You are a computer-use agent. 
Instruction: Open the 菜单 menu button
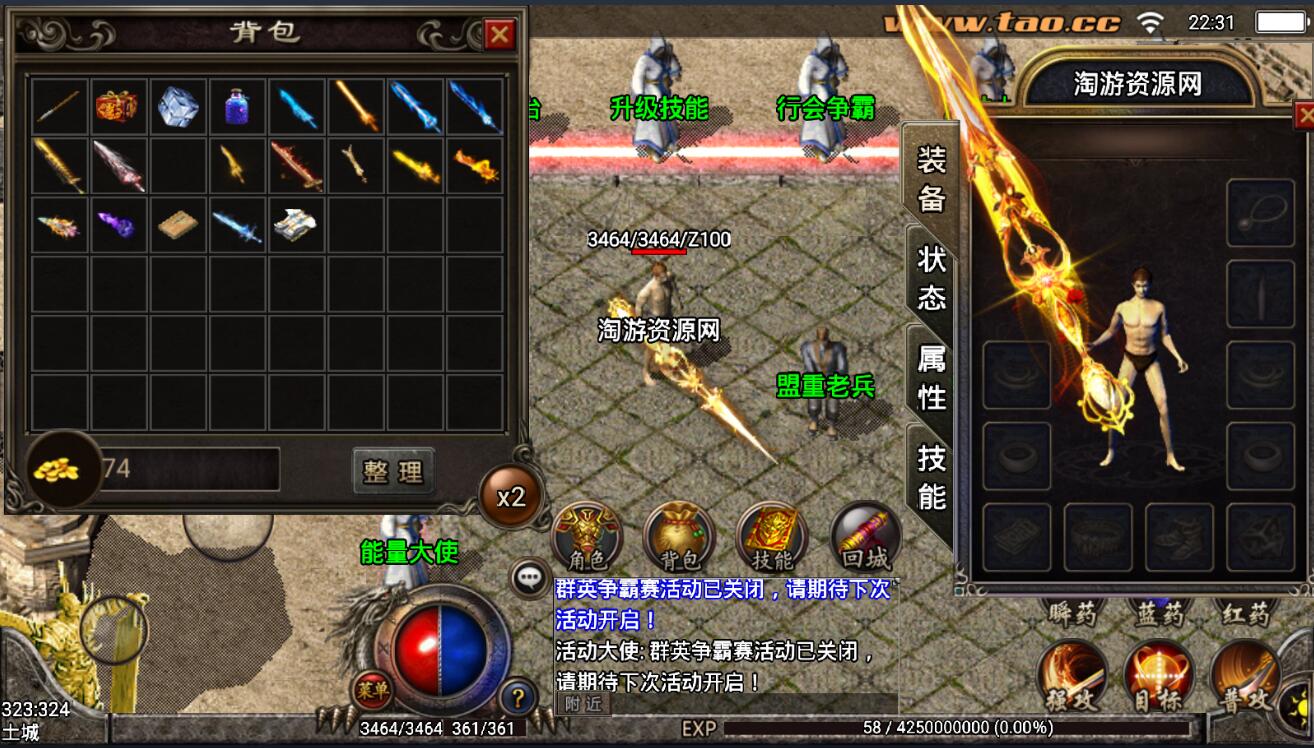click(x=371, y=689)
